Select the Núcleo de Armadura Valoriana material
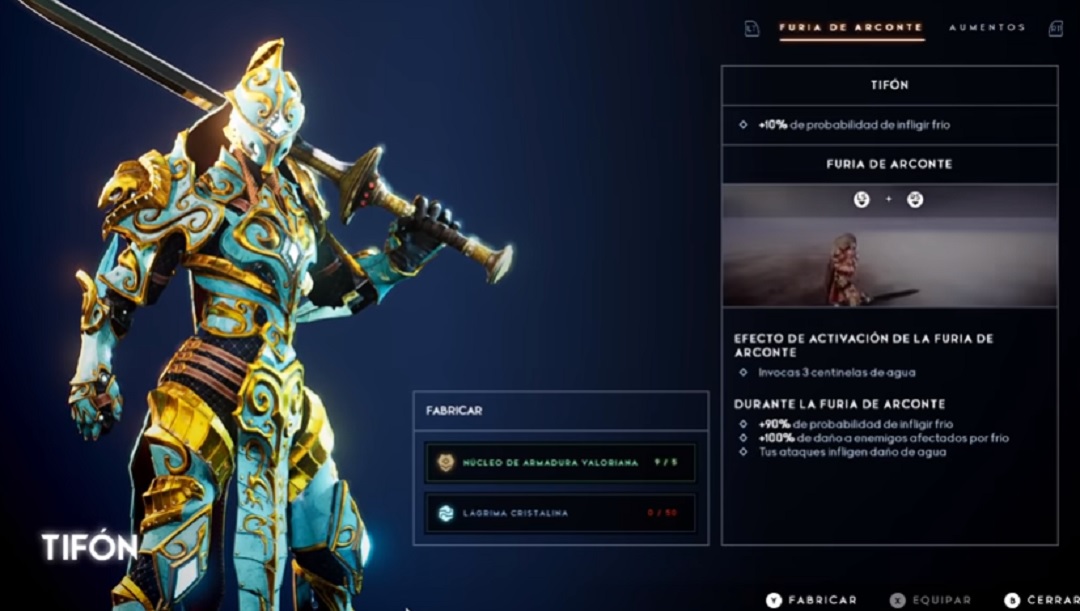This screenshot has width=1080, height=611. point(559,463)
